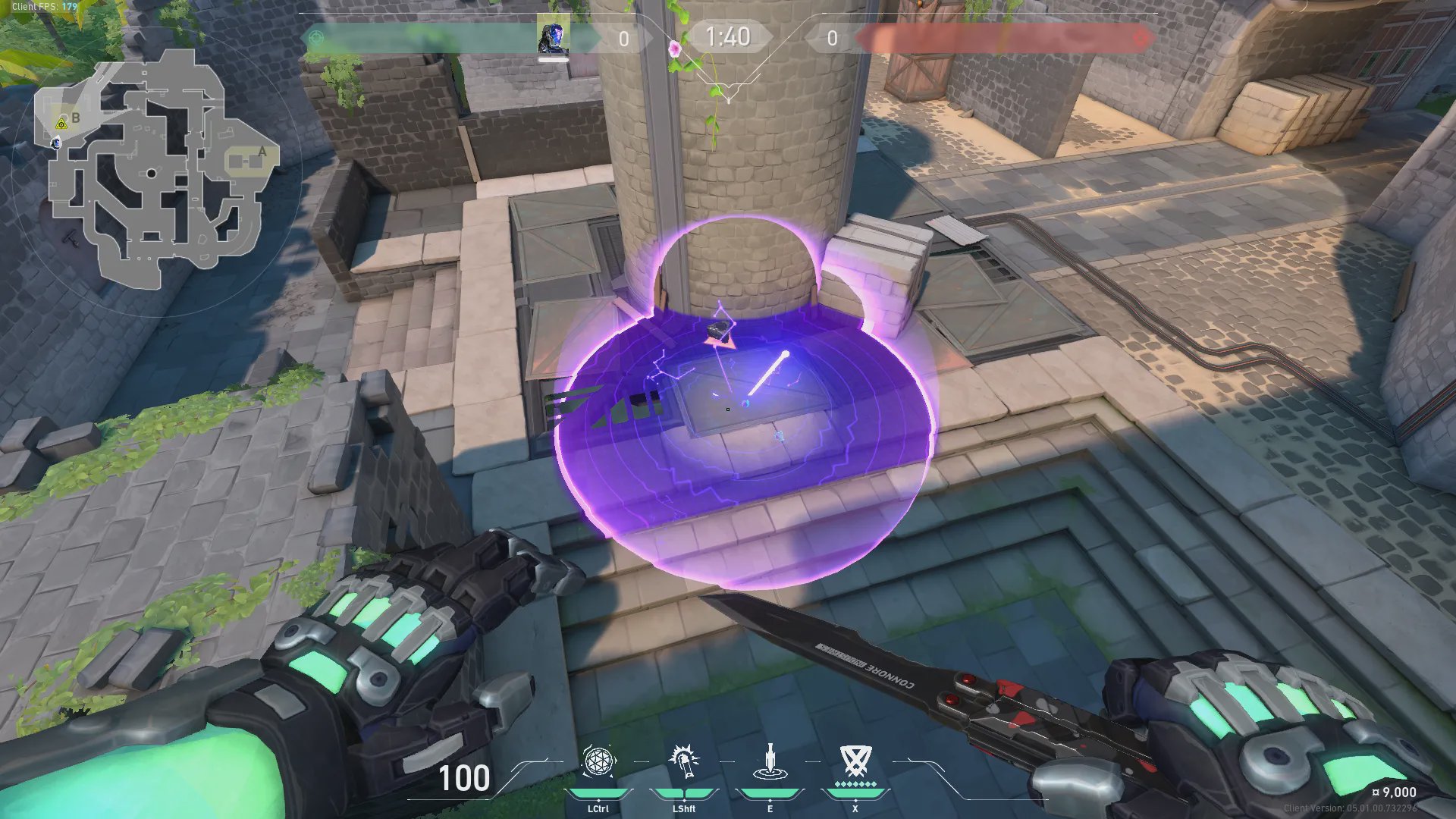Image resolution: width=1456 pixels, height=819 pixels.
Task: Click the A site marker on minimap
Action: pos(262,151)
